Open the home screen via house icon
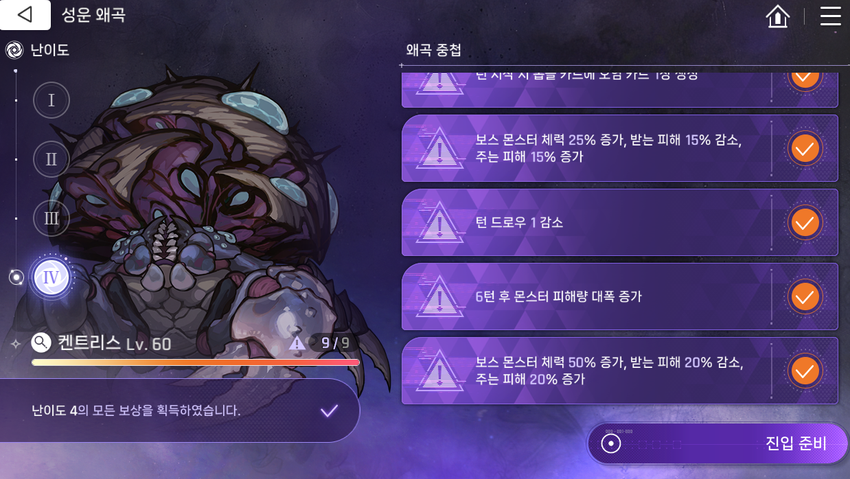The height and width of the screenshot is (479, 850). click(x=777, y=16)
